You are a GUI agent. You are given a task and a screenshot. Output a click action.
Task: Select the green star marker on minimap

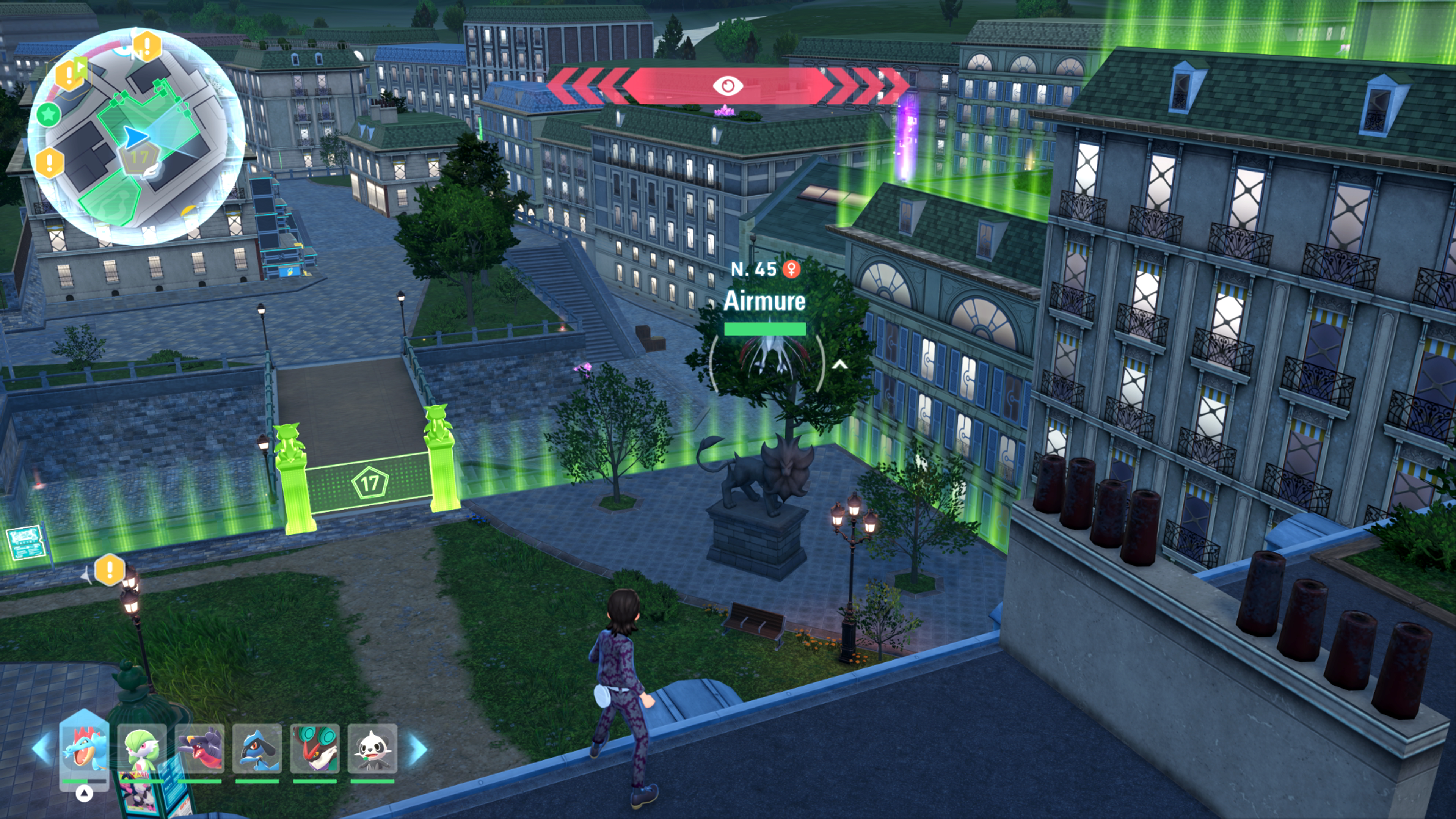click(x=49, y=115)
